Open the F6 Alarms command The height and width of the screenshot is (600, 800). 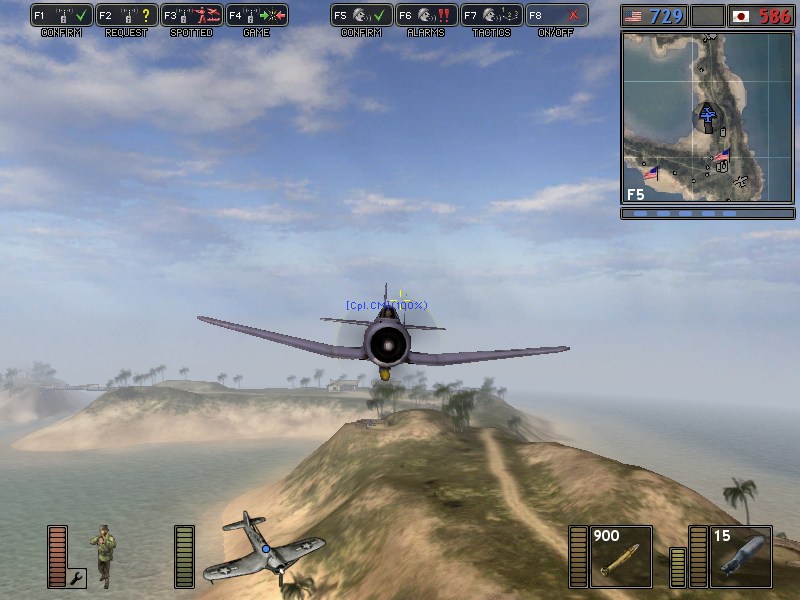(426, 15)
